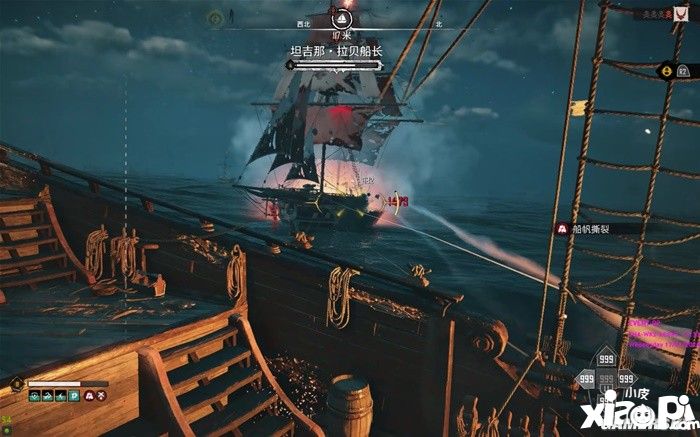
Task: Click the ship marker on the compass
Action: pos(343,19)
